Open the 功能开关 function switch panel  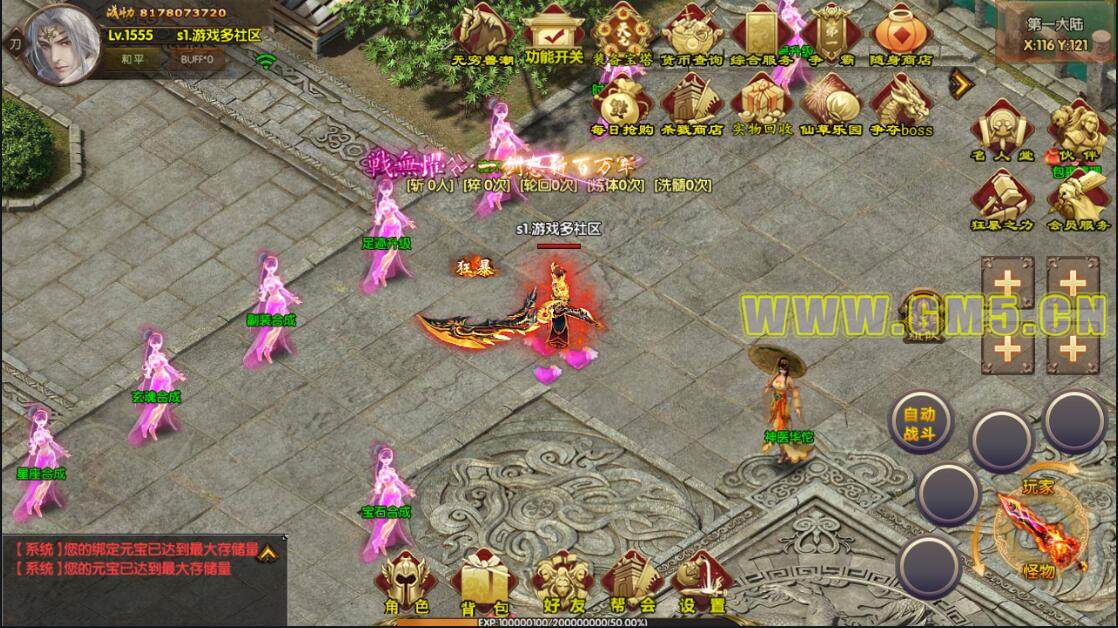click(553, 34)
